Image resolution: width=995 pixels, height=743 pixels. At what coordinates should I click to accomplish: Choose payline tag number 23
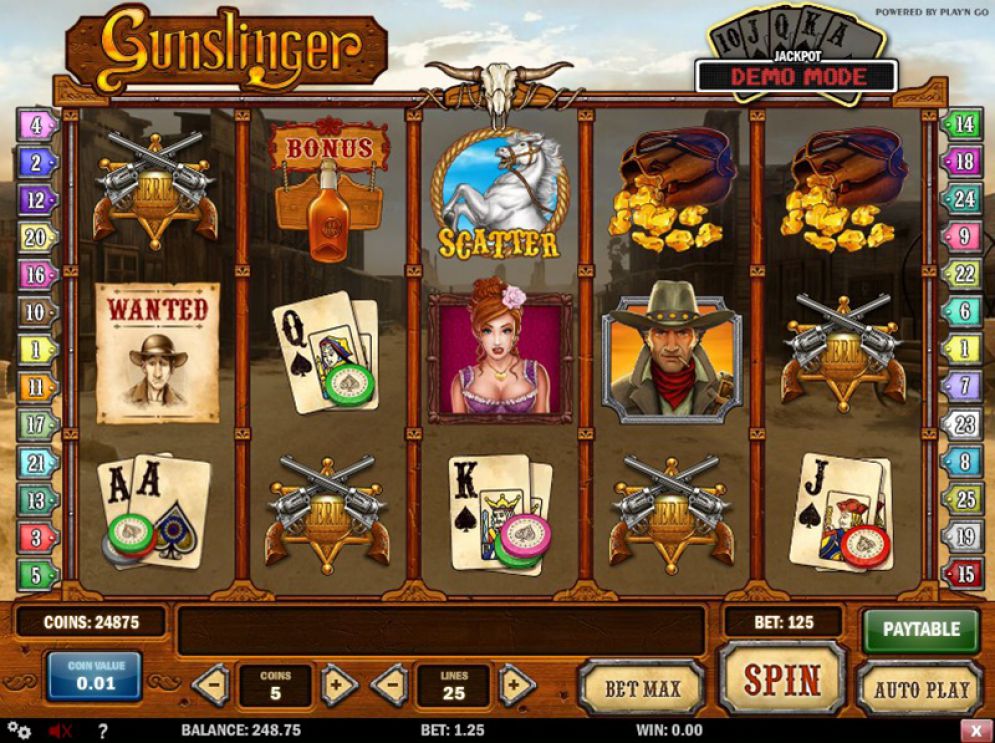coord(963,424)
